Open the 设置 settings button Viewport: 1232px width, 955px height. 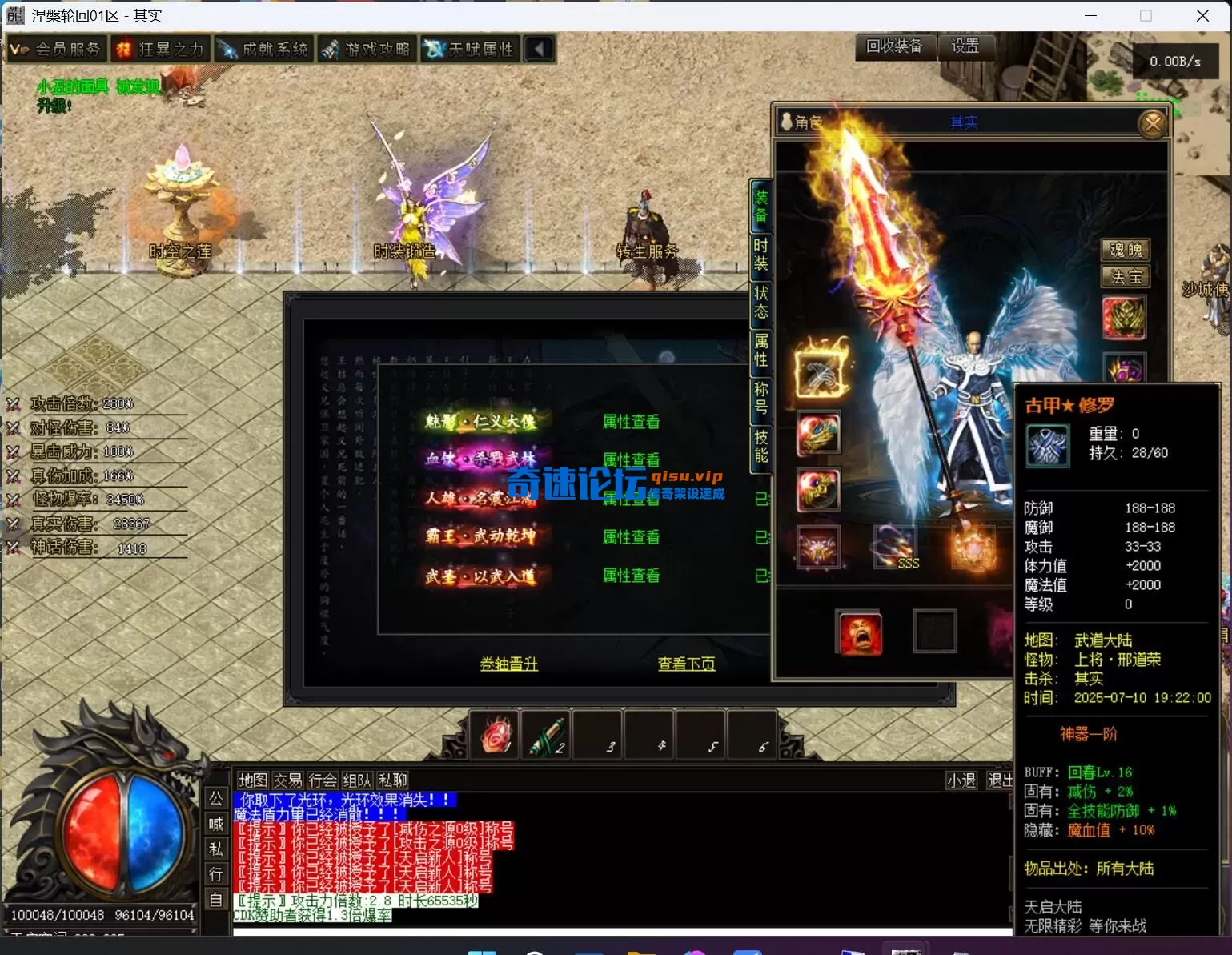(x=965, y=46)
